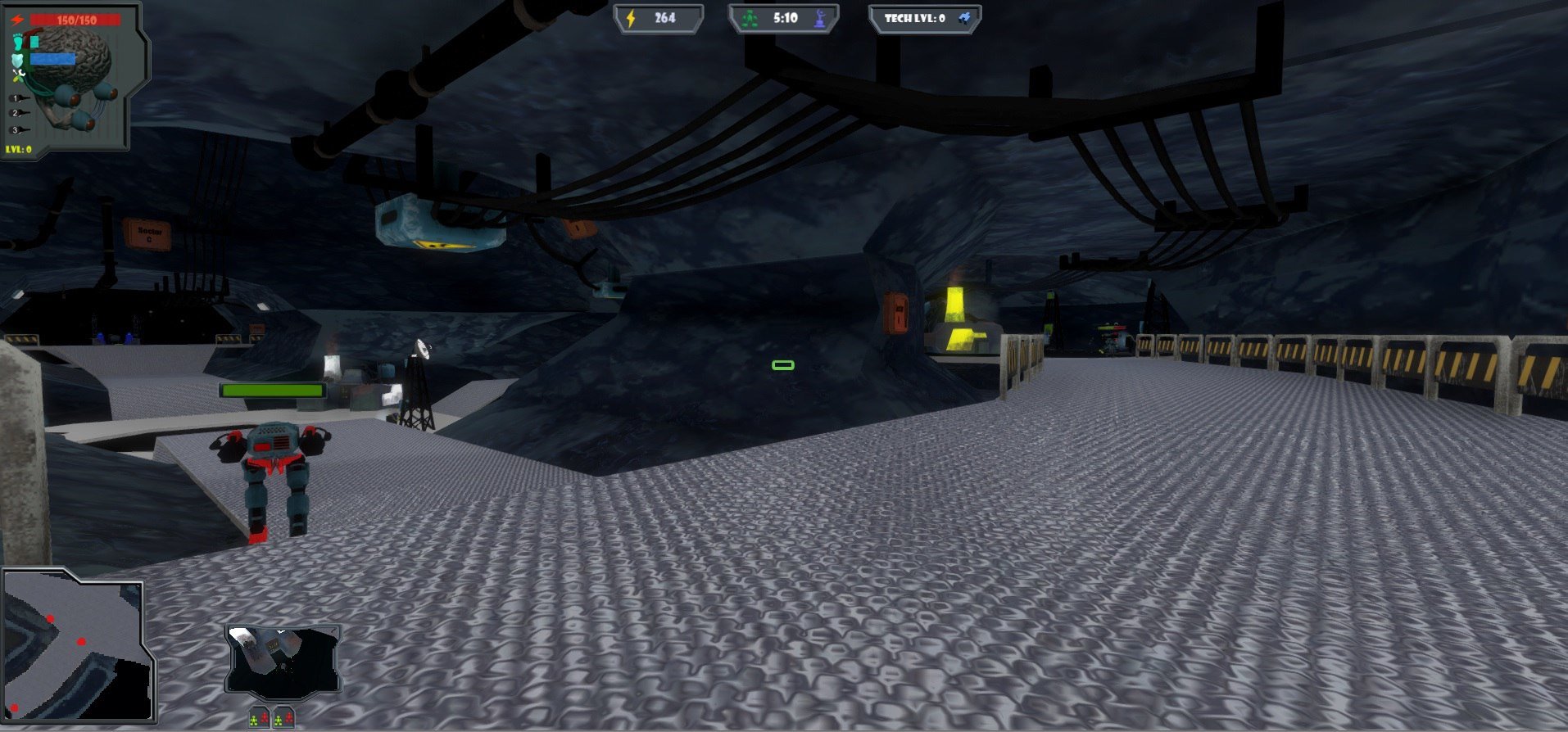Image resolution: width=1568 pixels, height=732 pixels.
Task: Click the purple moon statue icon
Action: [820, 18]
